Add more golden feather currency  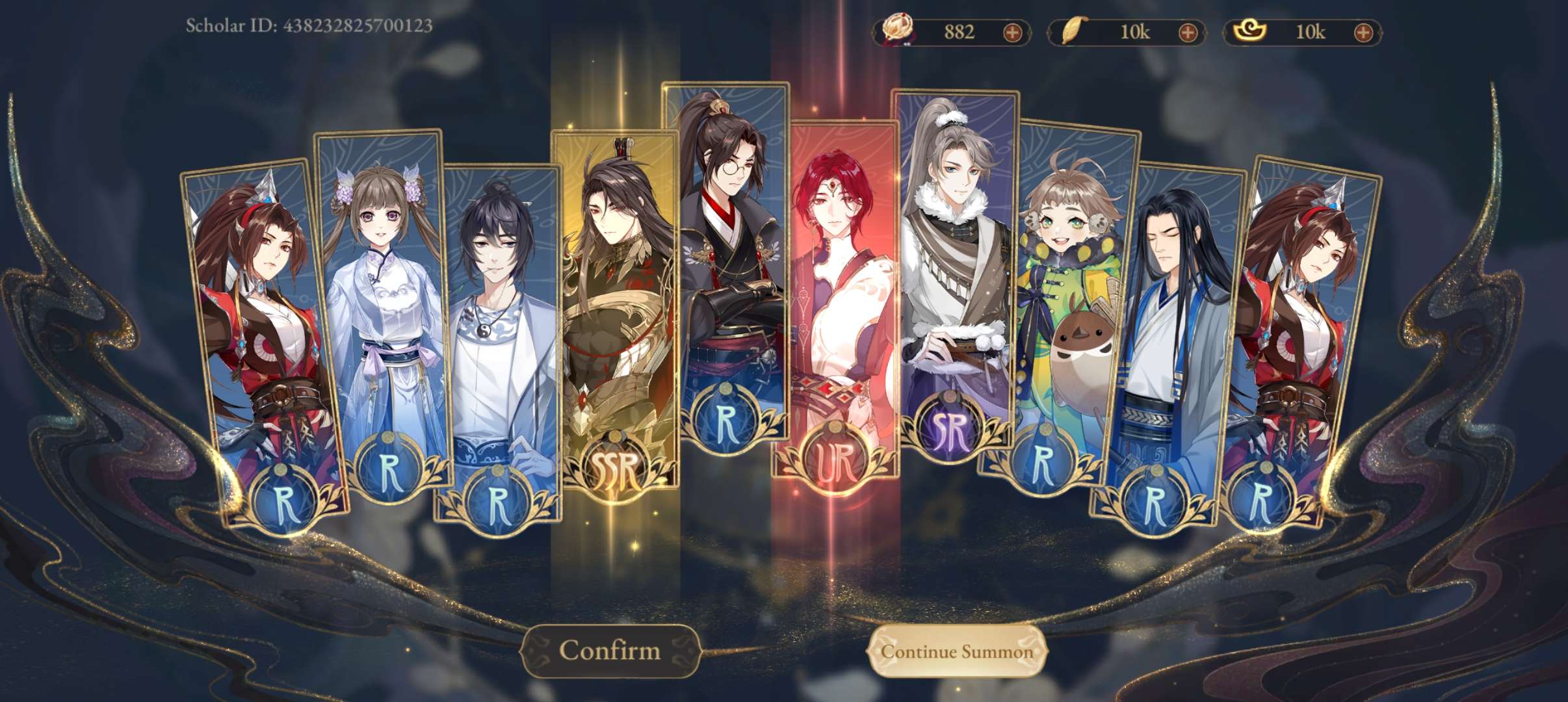tap(1188, 32)
